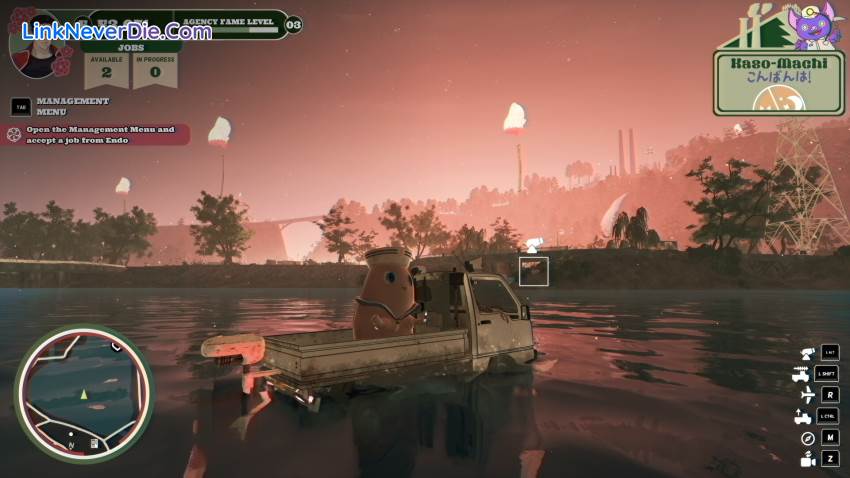
Task: Select the armed truck icon
Action: pyautogui.click(x=801, y=374)
